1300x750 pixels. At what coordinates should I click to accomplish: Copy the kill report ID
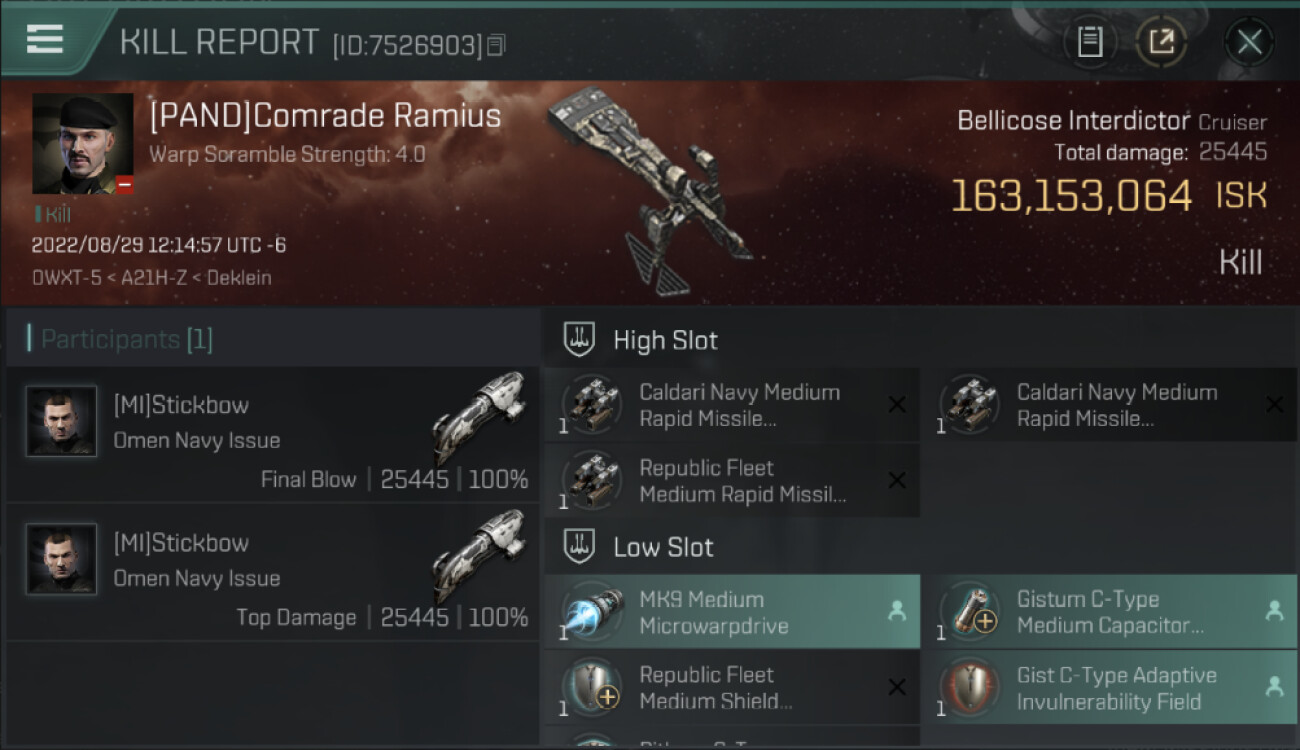coord(497,45)
